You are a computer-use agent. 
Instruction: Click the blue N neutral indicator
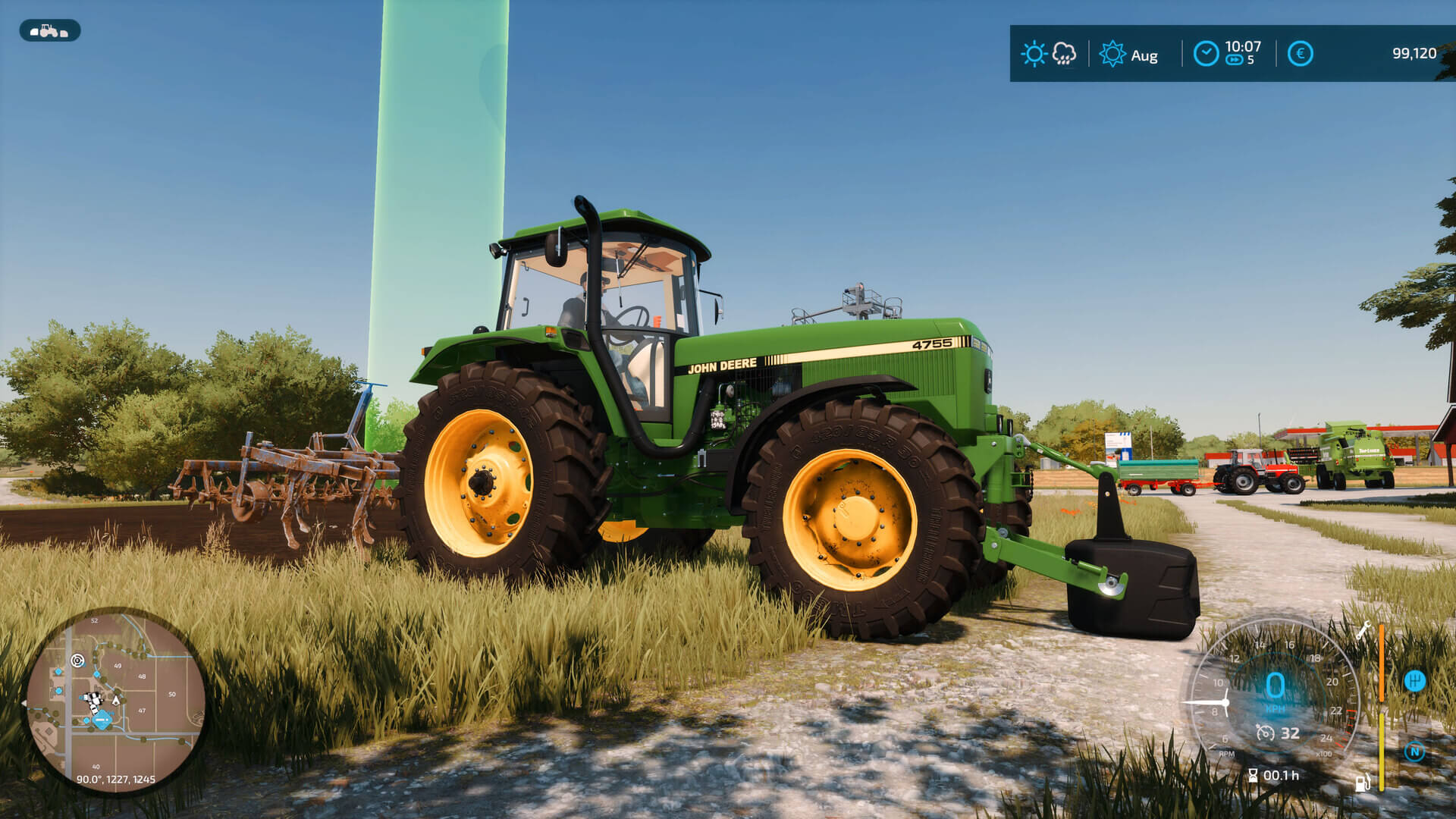coord(1414,752)
